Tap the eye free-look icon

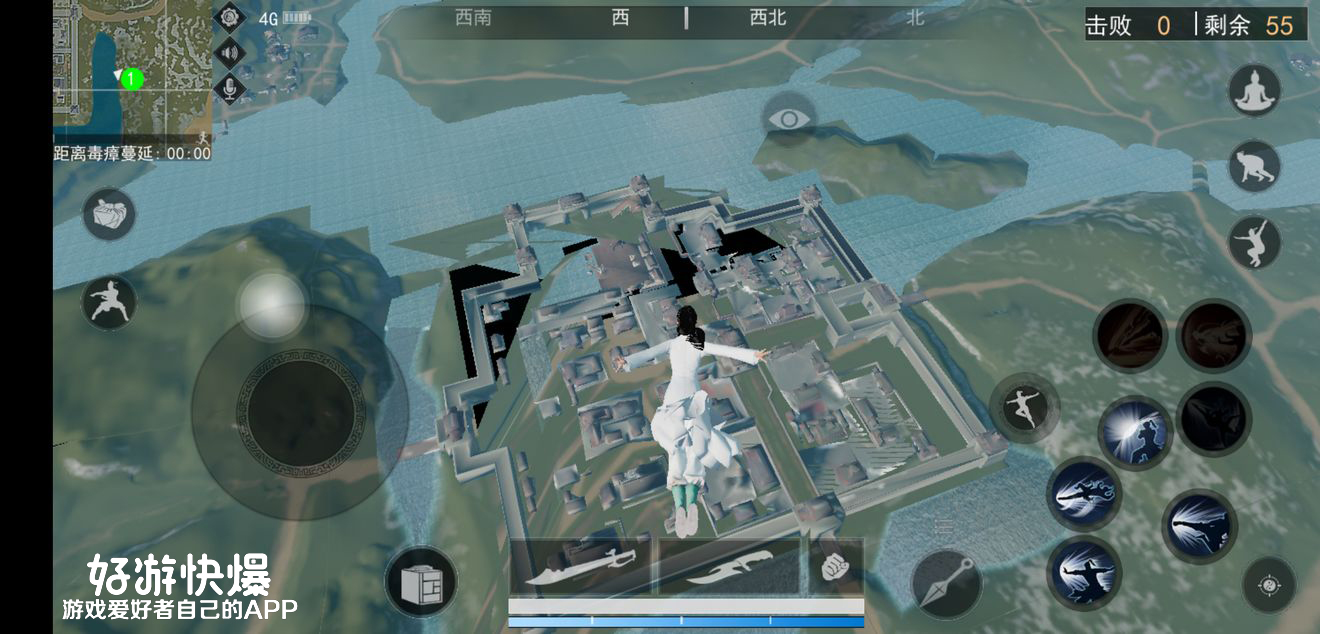tap(789, 120)
